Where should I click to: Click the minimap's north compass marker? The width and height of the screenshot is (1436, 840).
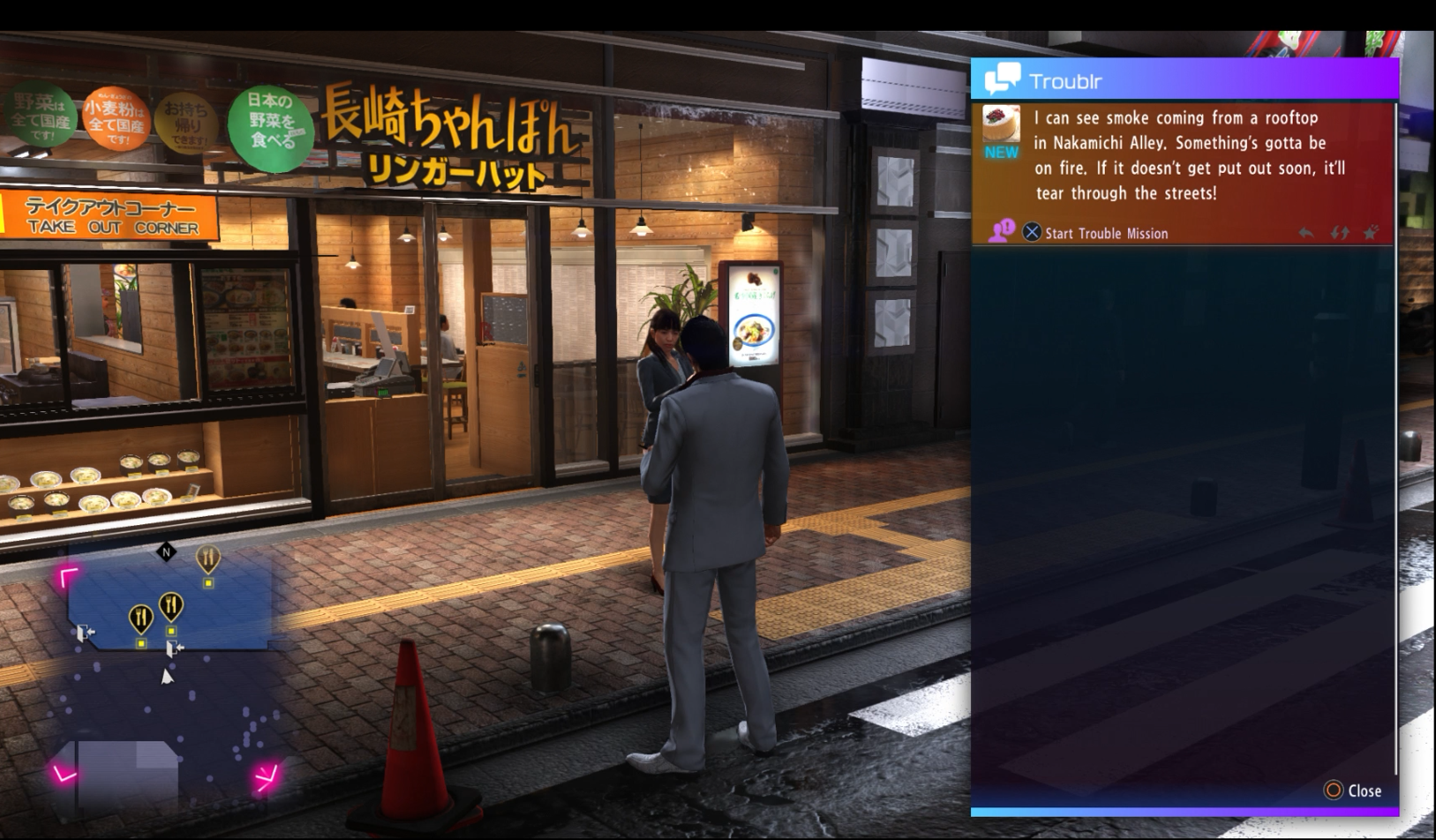click(x=166, y=552)
